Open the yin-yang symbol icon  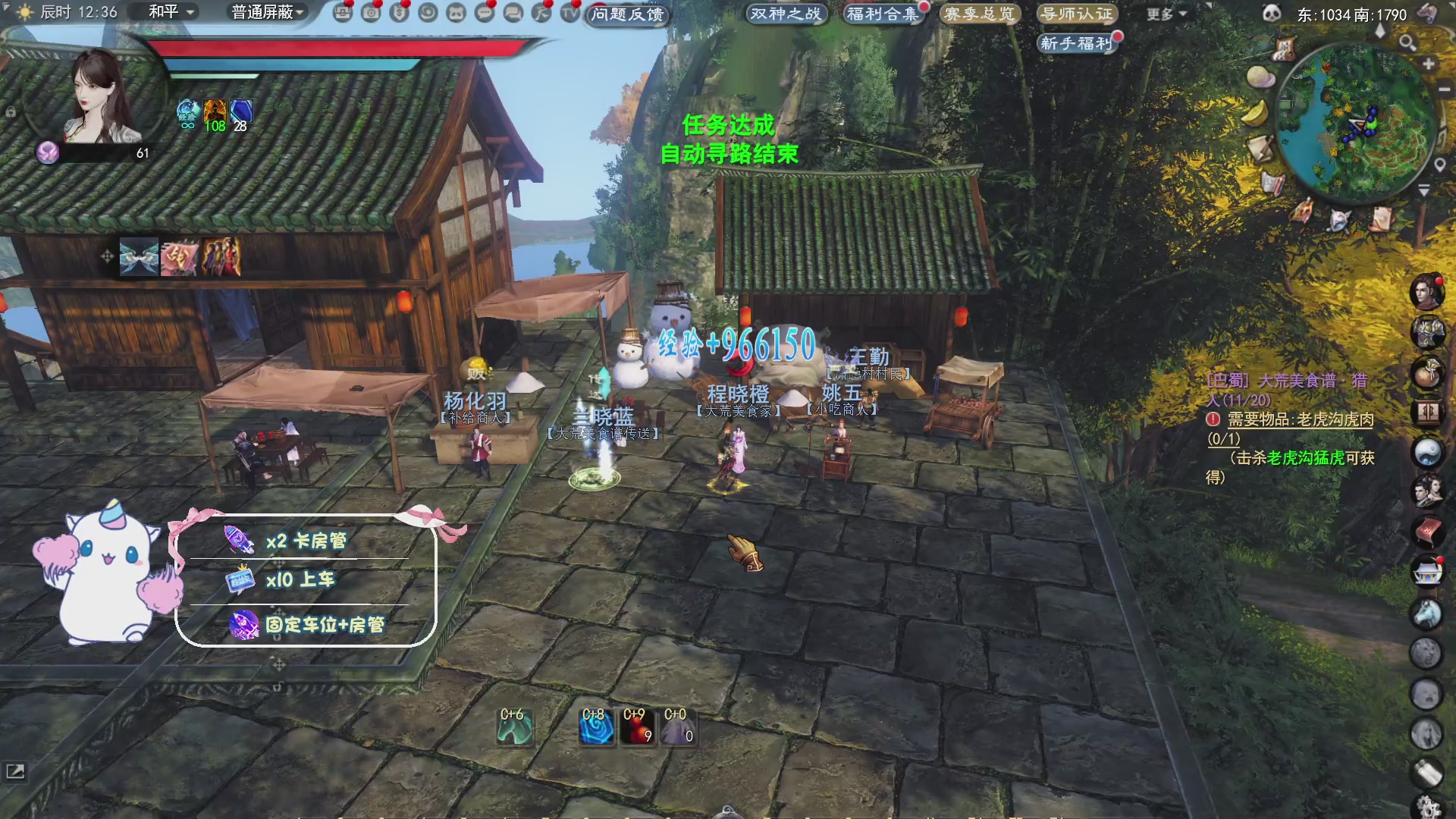click(1426, 453)
